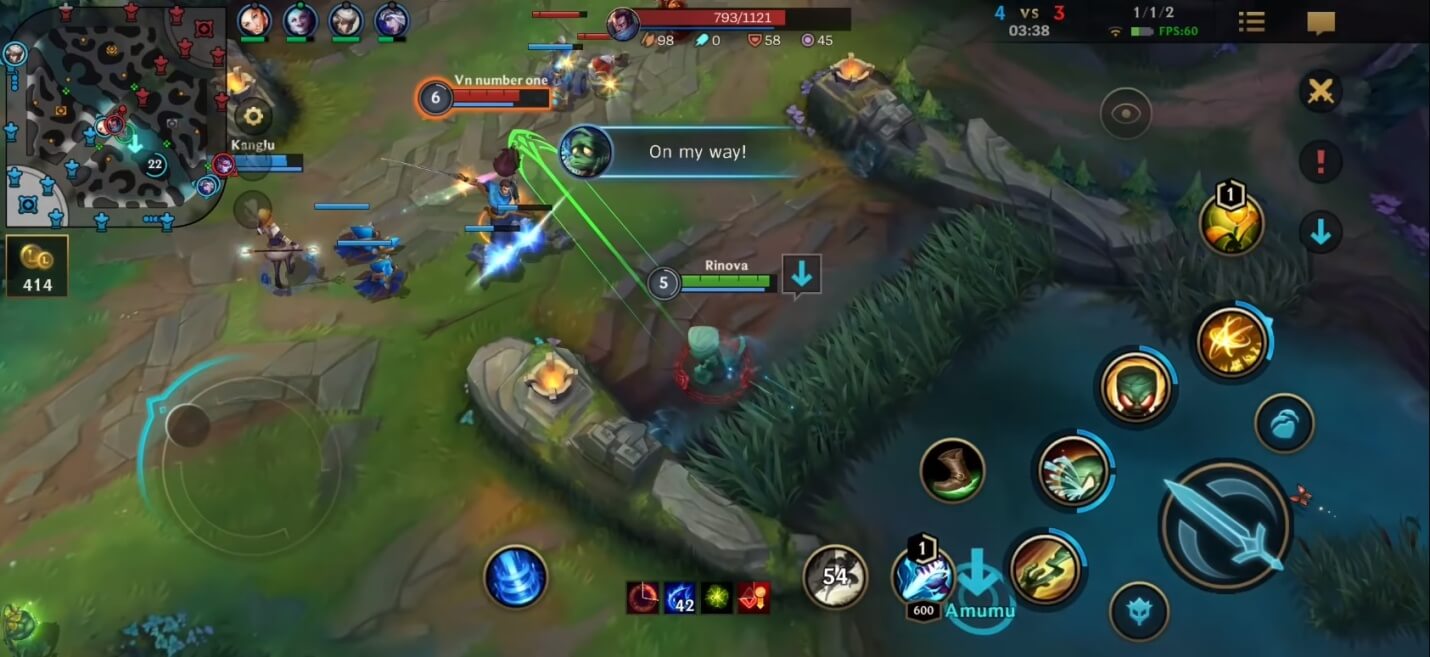Viewport: 1430px width, 657px height.
Task: Send the crossed swords attack ping
Action: (1320, 92)
